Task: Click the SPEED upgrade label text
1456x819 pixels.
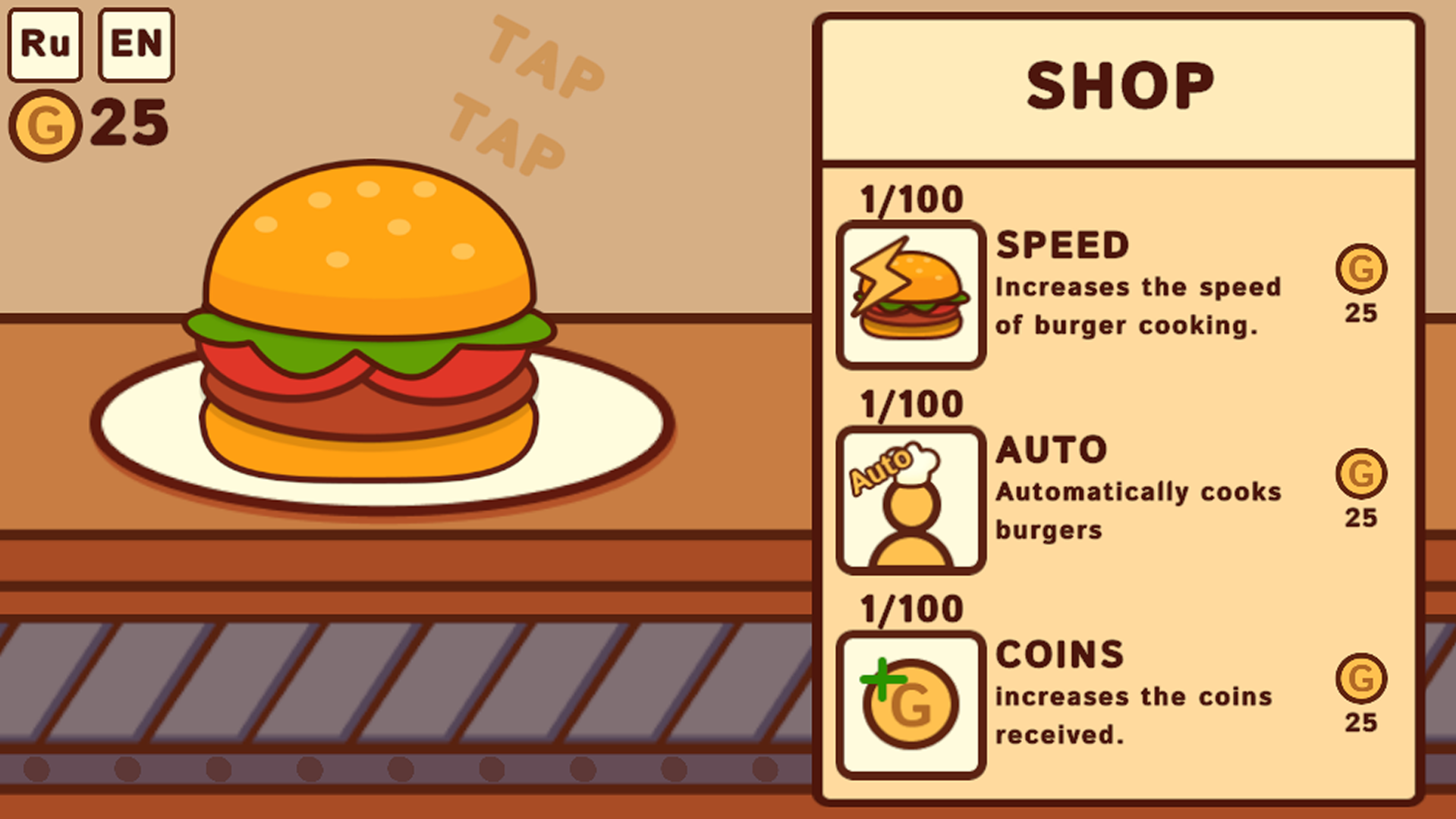Action: pyautogui.click(x=1062, y=244)
